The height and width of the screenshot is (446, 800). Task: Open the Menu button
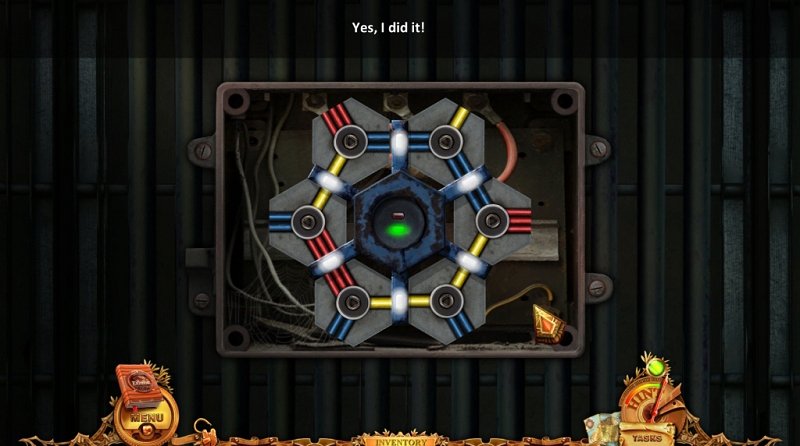[145, 416]
